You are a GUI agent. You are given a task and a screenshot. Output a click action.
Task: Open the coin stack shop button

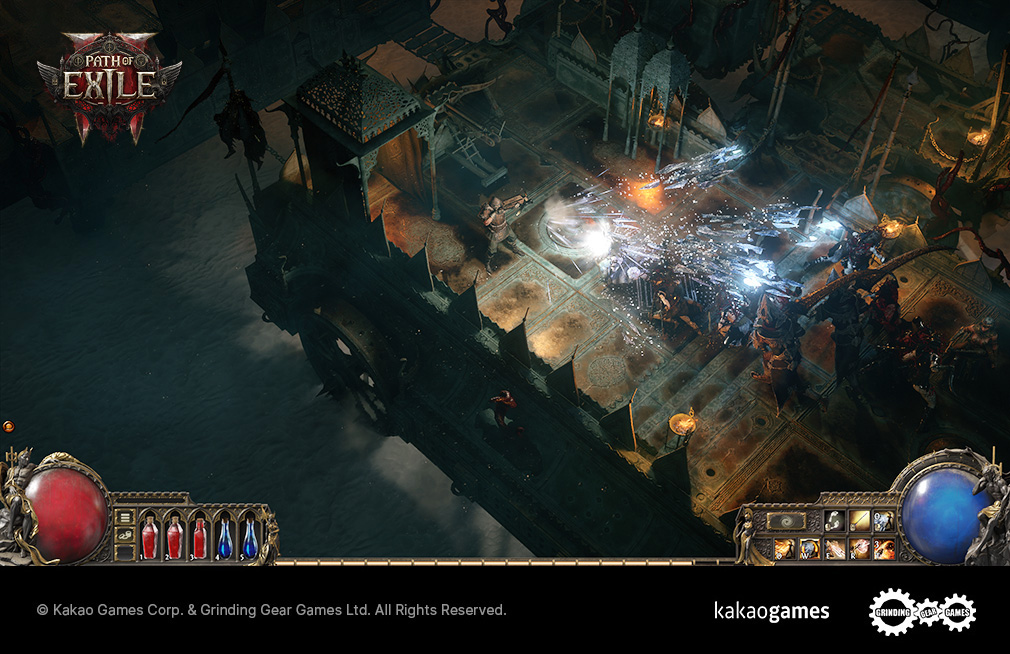tap(125, 537)
